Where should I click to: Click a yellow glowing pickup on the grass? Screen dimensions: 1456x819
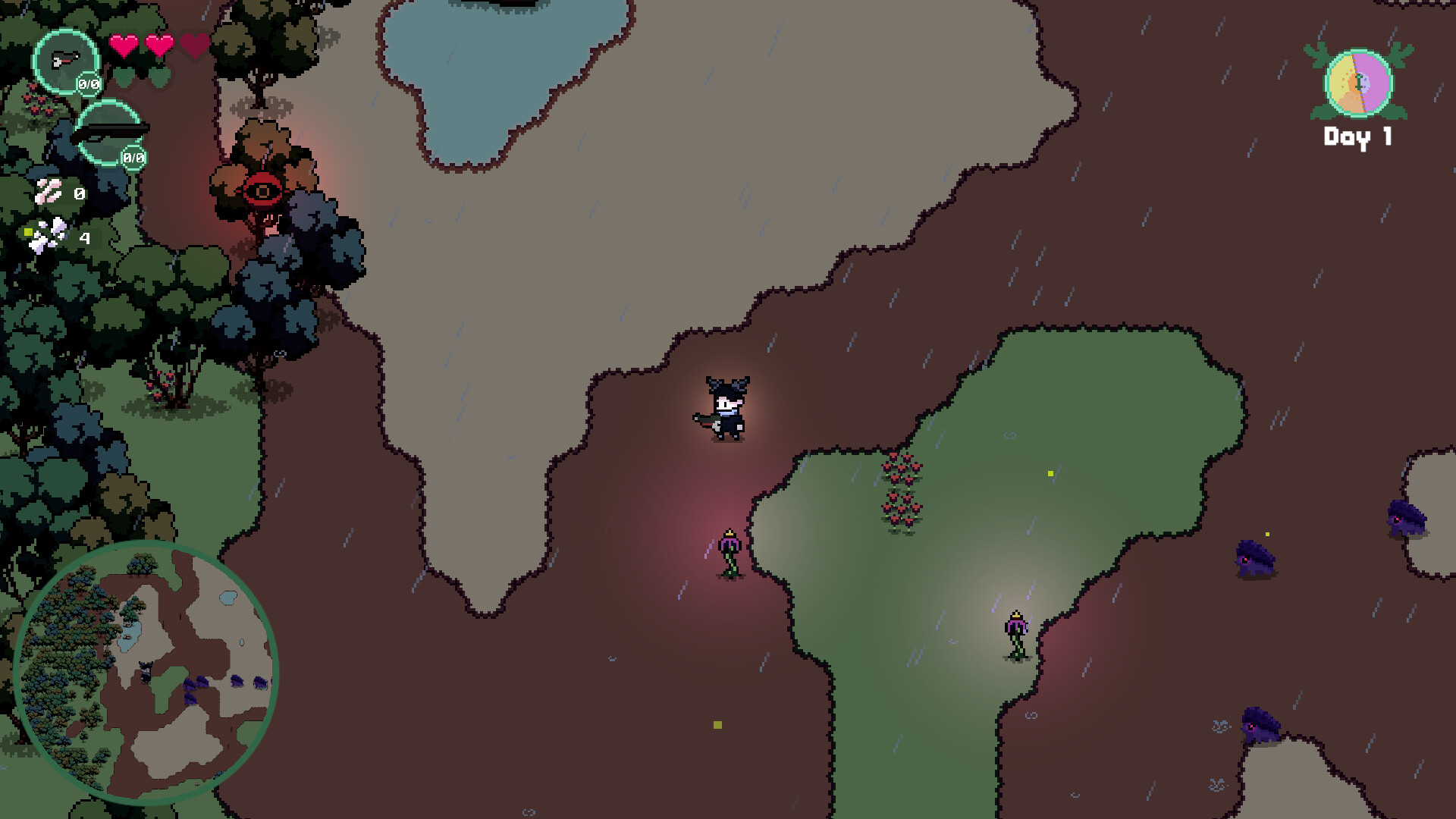1050,472
